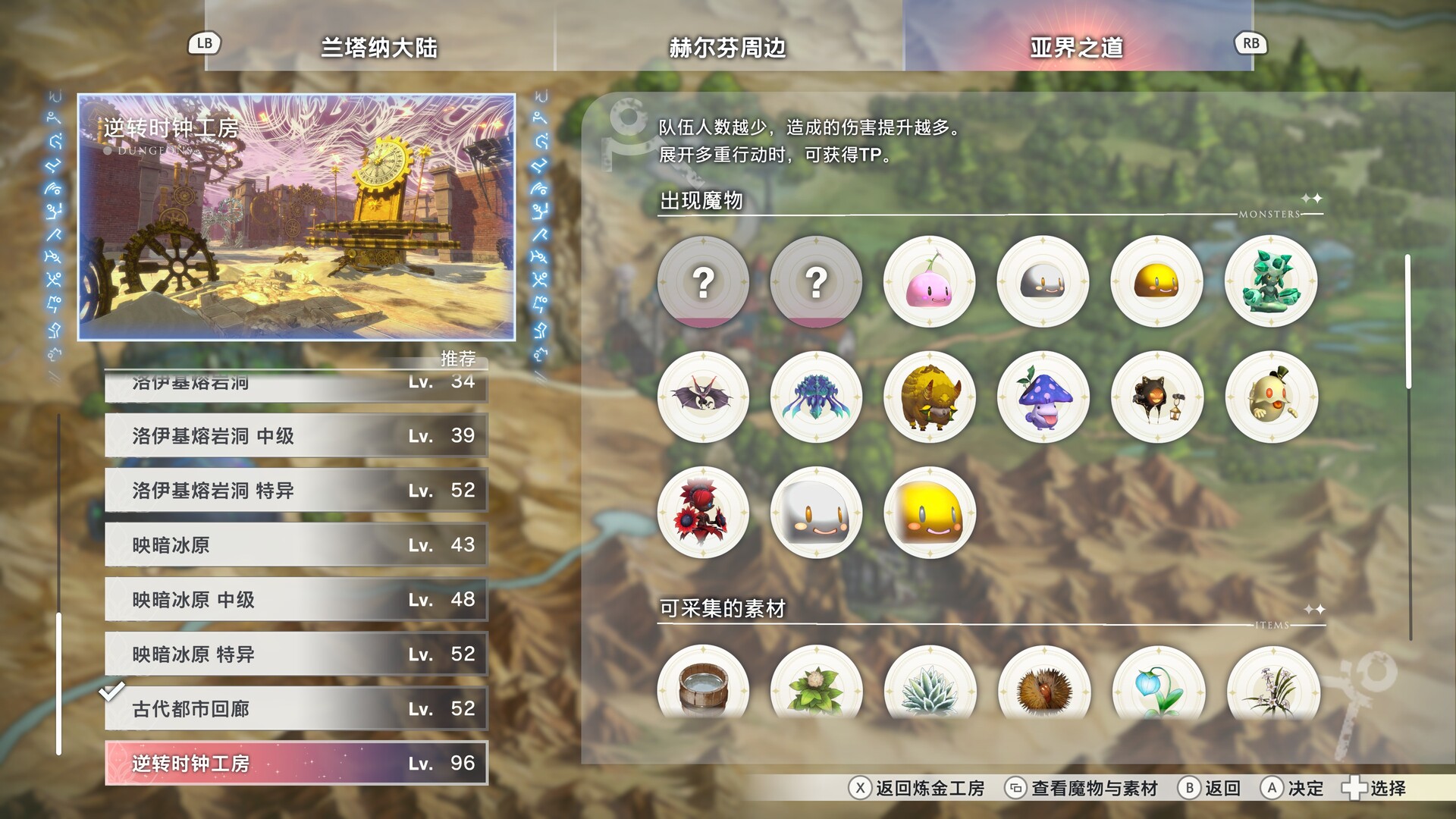The width and height of the screenshot is (1456, 819).
Task: Select the pumpkin lantern monster icon
Action: 1158,397
